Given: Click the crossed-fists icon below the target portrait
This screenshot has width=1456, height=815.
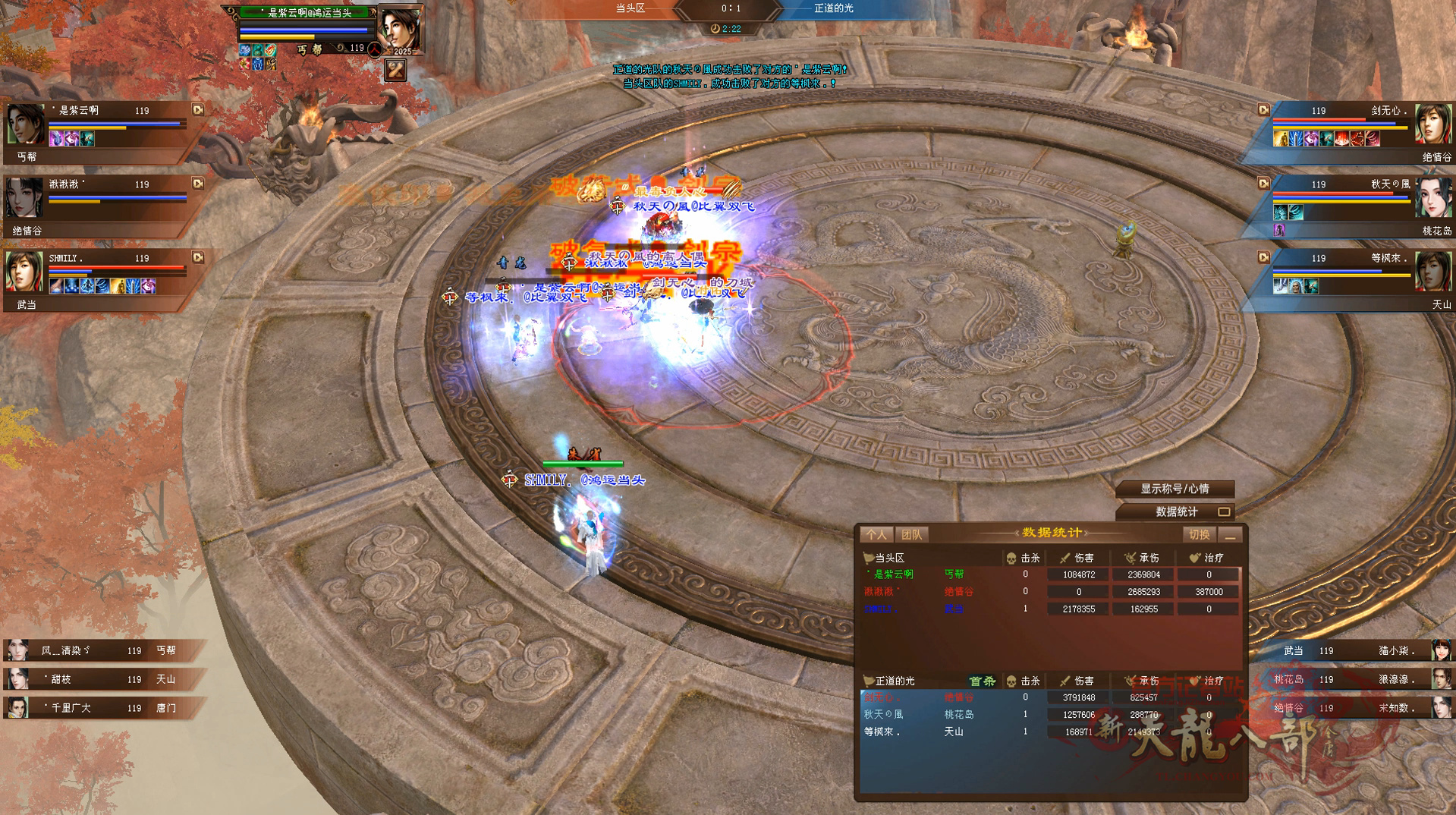Looking at the screenshot, I should (395, 70).
